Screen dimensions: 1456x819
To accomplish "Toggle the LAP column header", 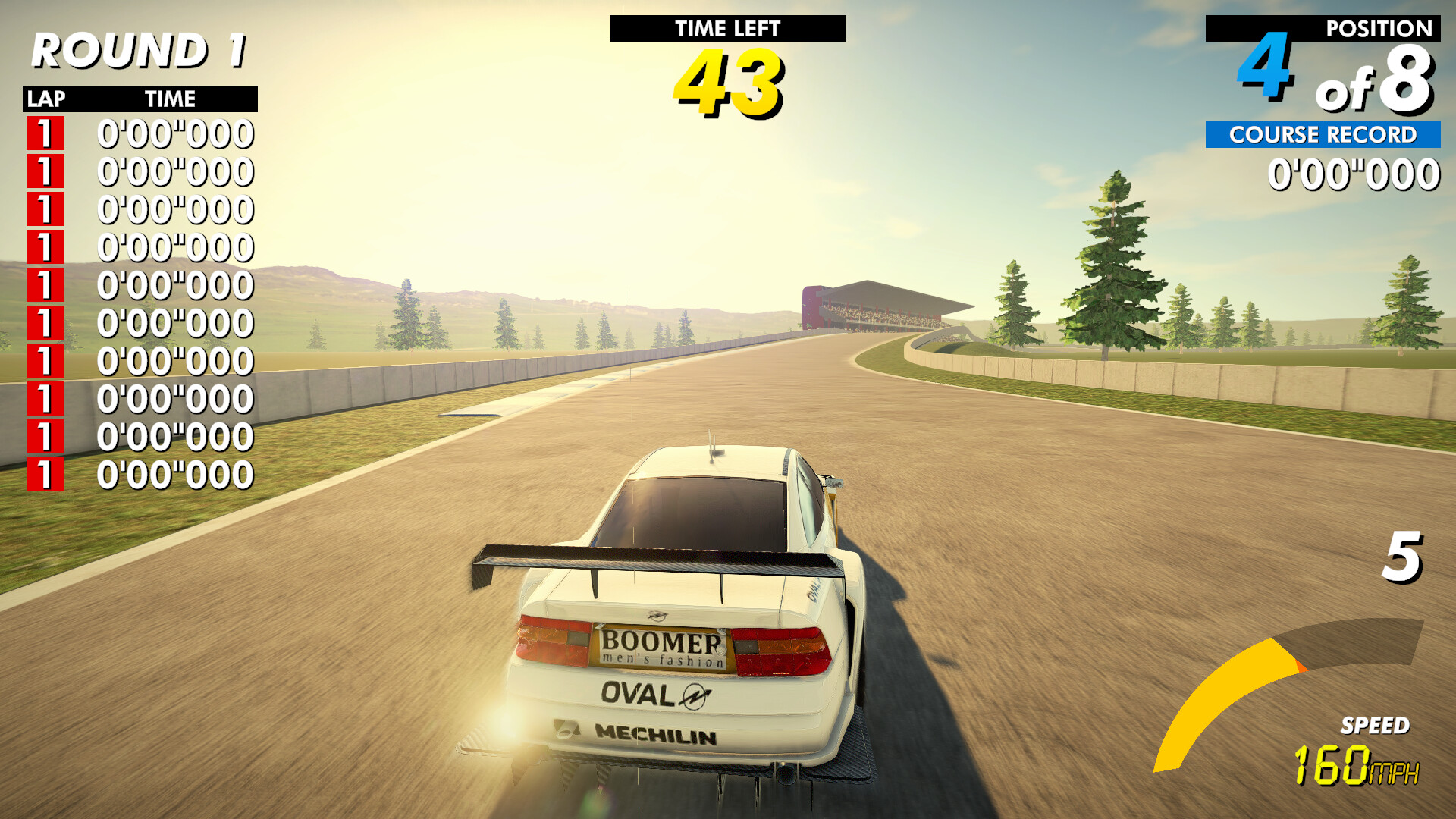I will coord(45,99).
